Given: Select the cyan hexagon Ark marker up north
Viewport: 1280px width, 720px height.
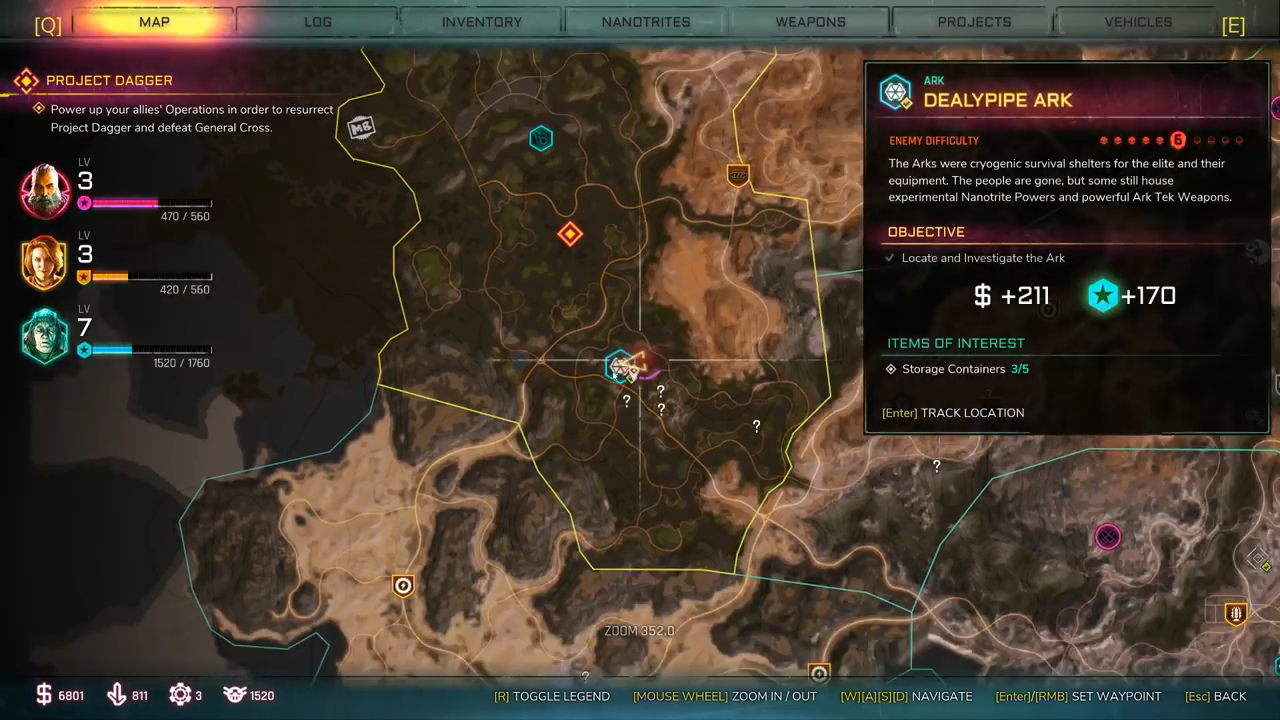Looking at the screenshot, I should pyautogui.click(x=541, y=138).
